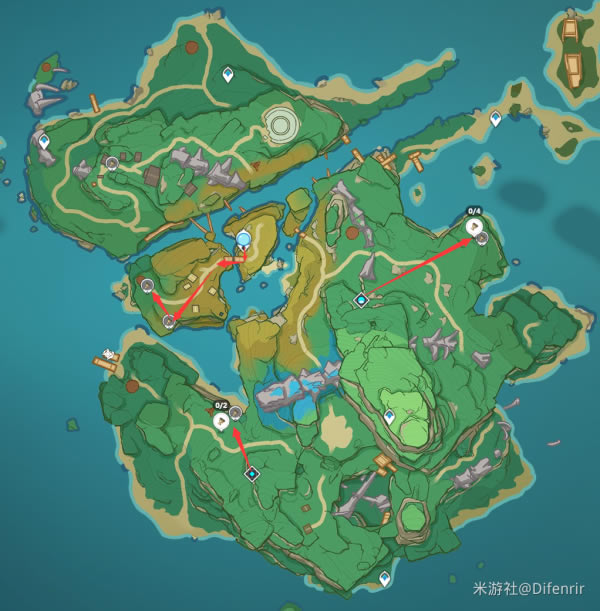Viewport: 600px width, 611px height.
Task: Choose the teleport waypoint on the northeast sandbar
Action: tap(495, 119)
